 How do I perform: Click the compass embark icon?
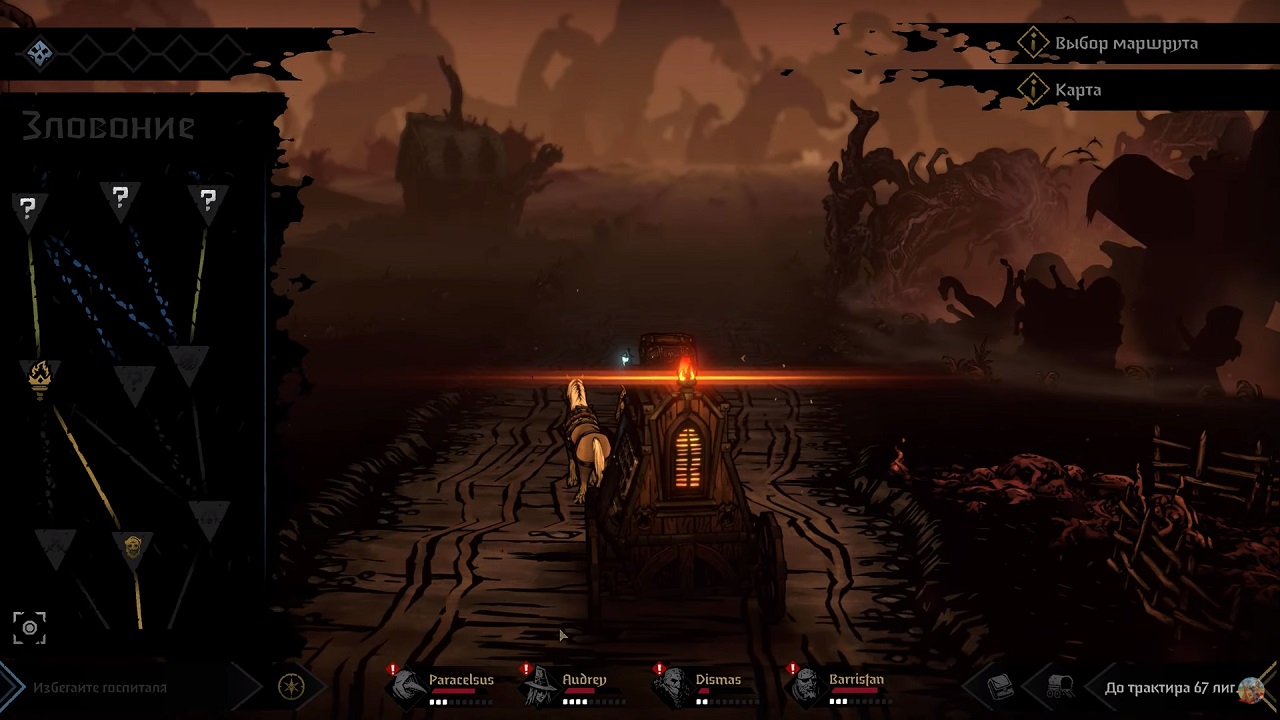tap(289, 687)
